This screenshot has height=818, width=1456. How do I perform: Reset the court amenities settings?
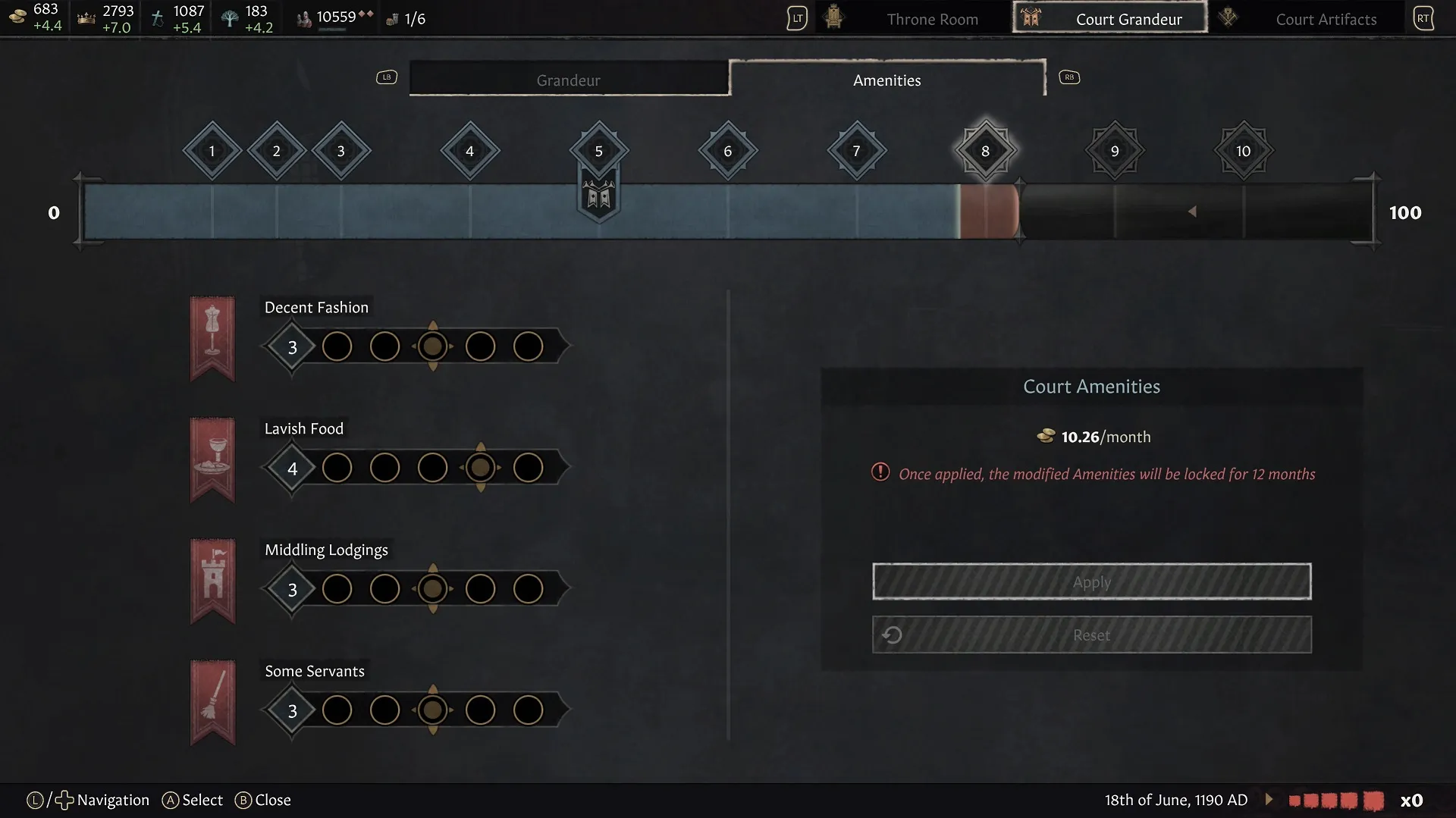pos(1091,635)
